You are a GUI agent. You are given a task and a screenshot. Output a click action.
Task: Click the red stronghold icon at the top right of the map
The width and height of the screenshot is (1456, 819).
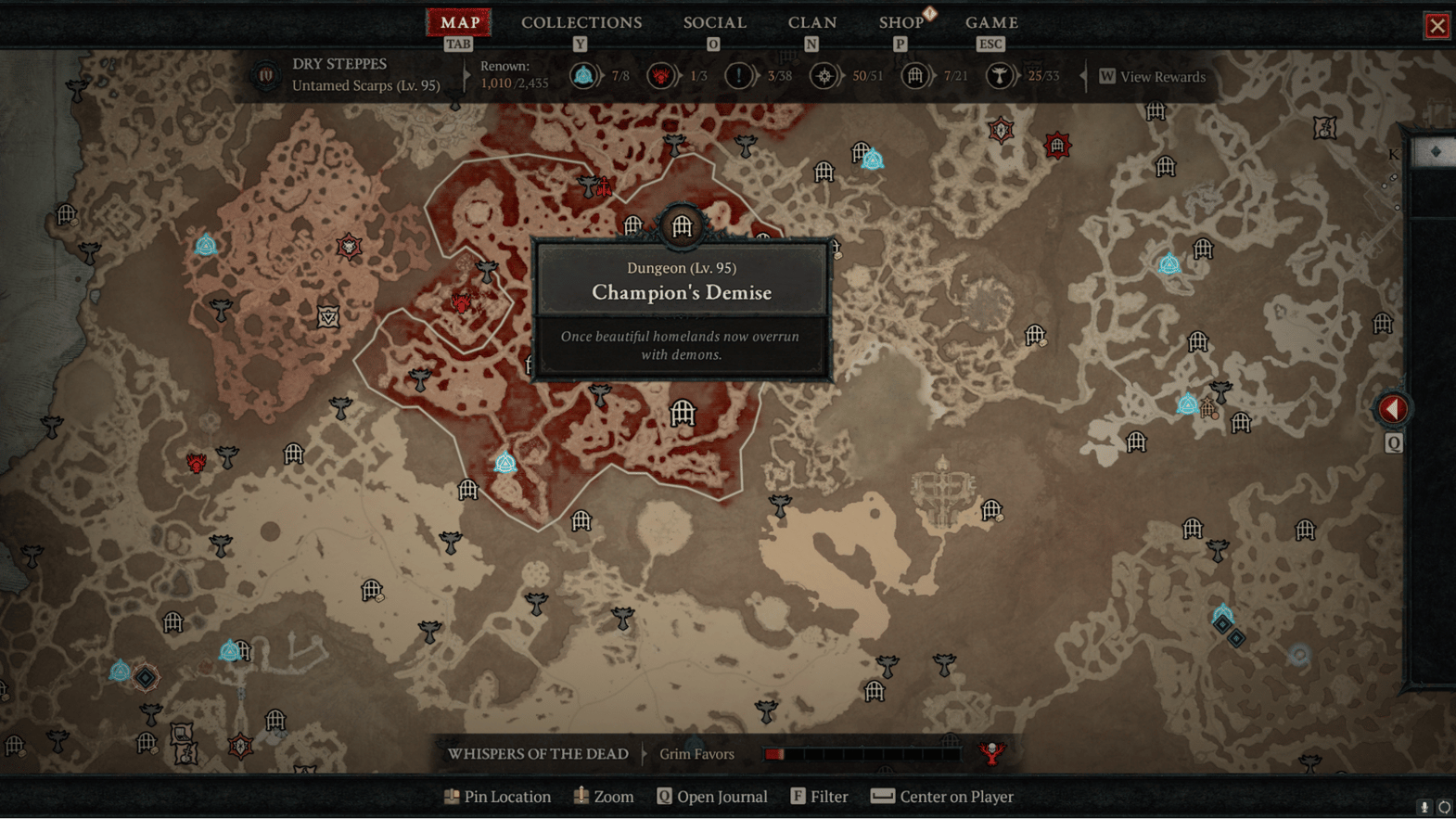1056,145
